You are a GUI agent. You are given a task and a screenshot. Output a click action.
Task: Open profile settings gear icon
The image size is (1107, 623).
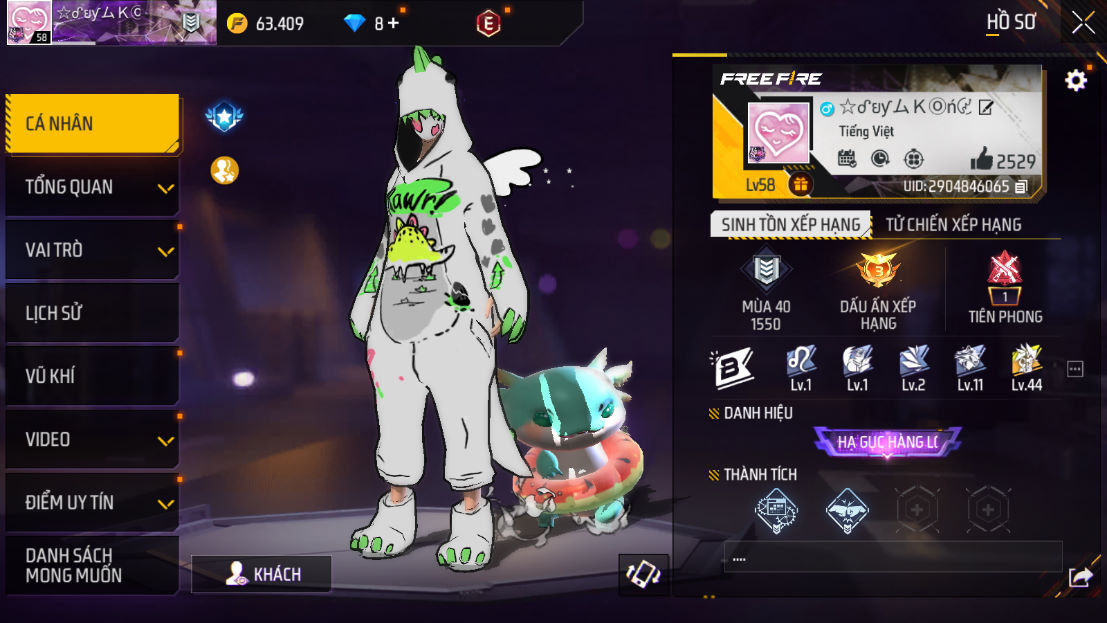point(1076,81)
